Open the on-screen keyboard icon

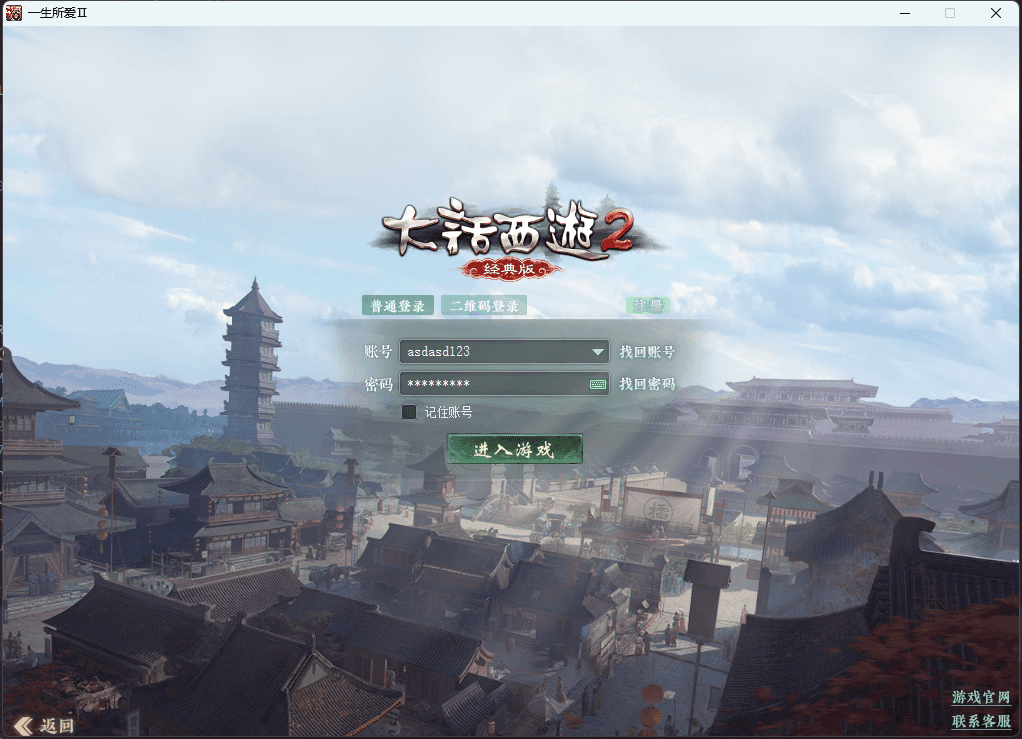click(x=598, y=384)
